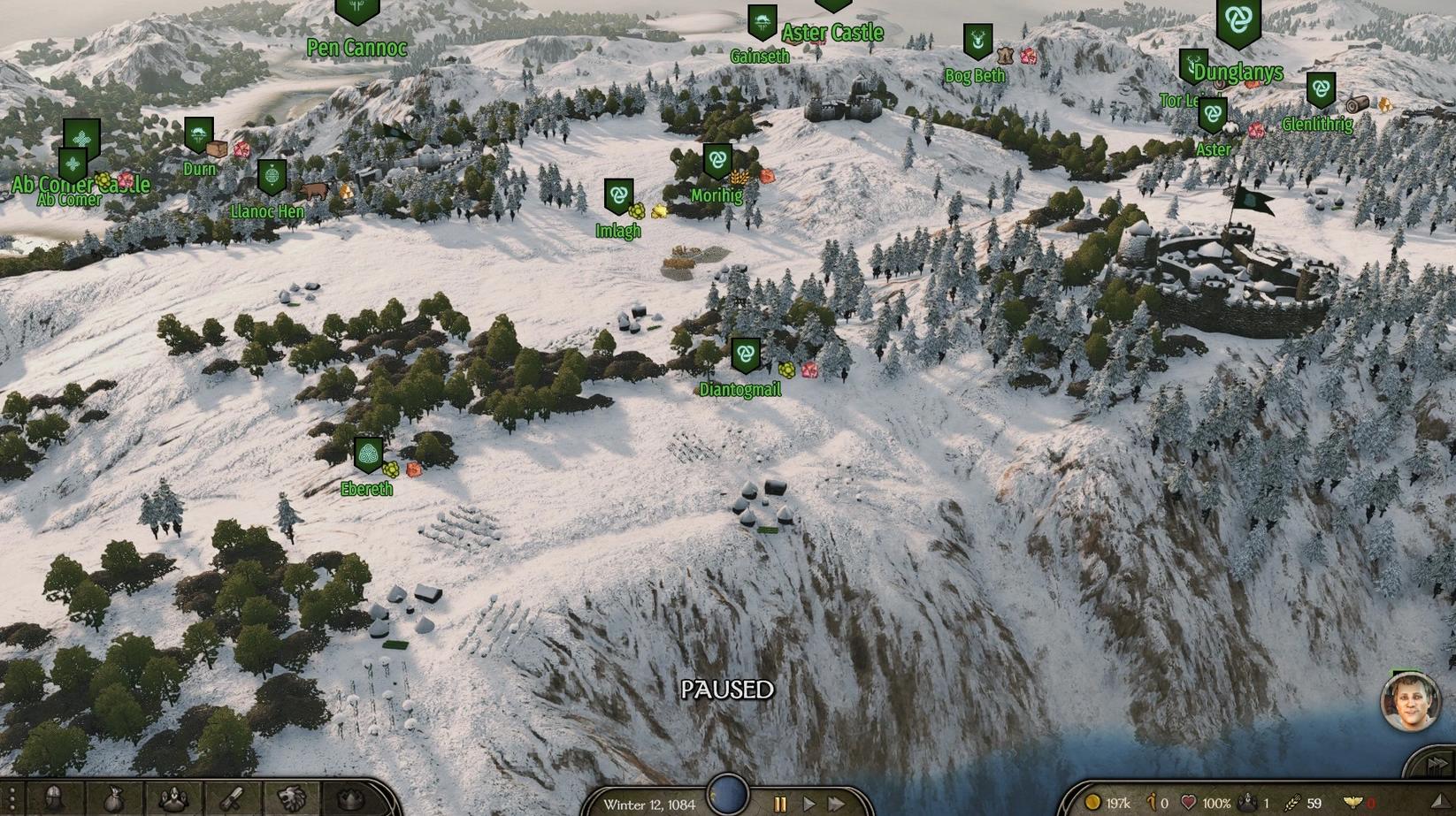Open the escape menu three-dots button

point(12,799)
